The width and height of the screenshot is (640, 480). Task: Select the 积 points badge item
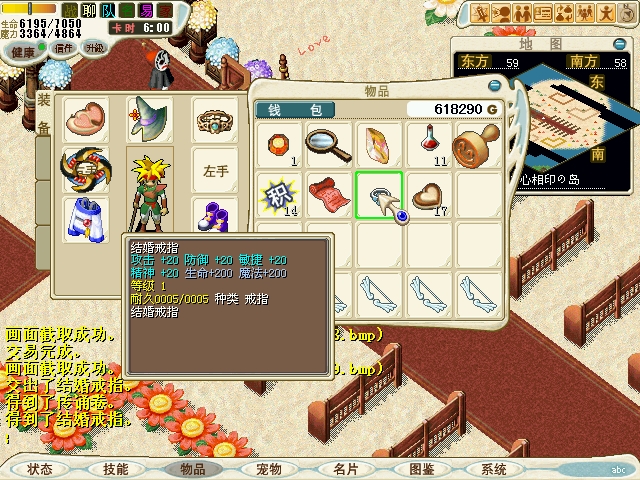point(278,195)
